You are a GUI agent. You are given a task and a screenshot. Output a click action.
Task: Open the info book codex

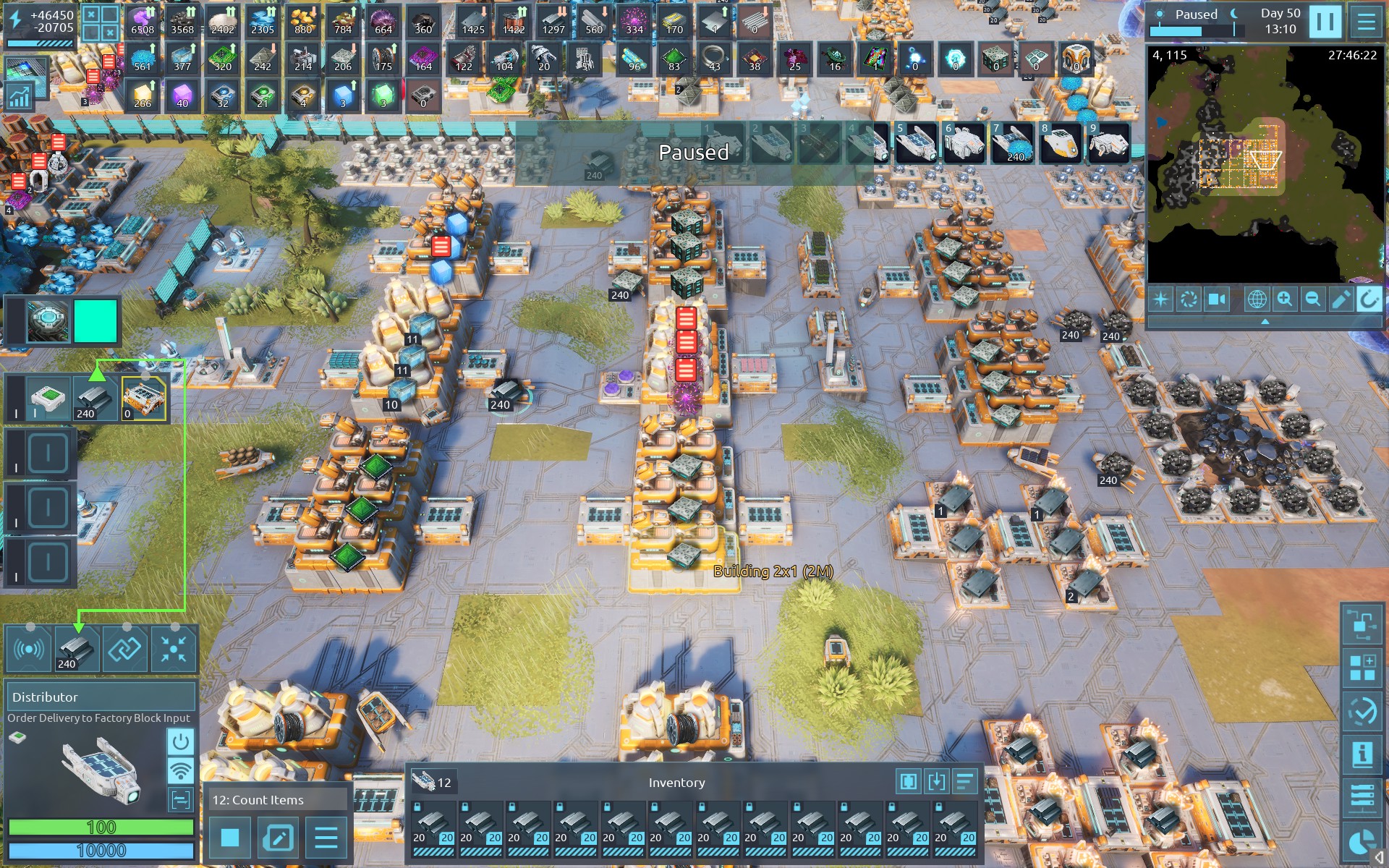point(1362,754)
